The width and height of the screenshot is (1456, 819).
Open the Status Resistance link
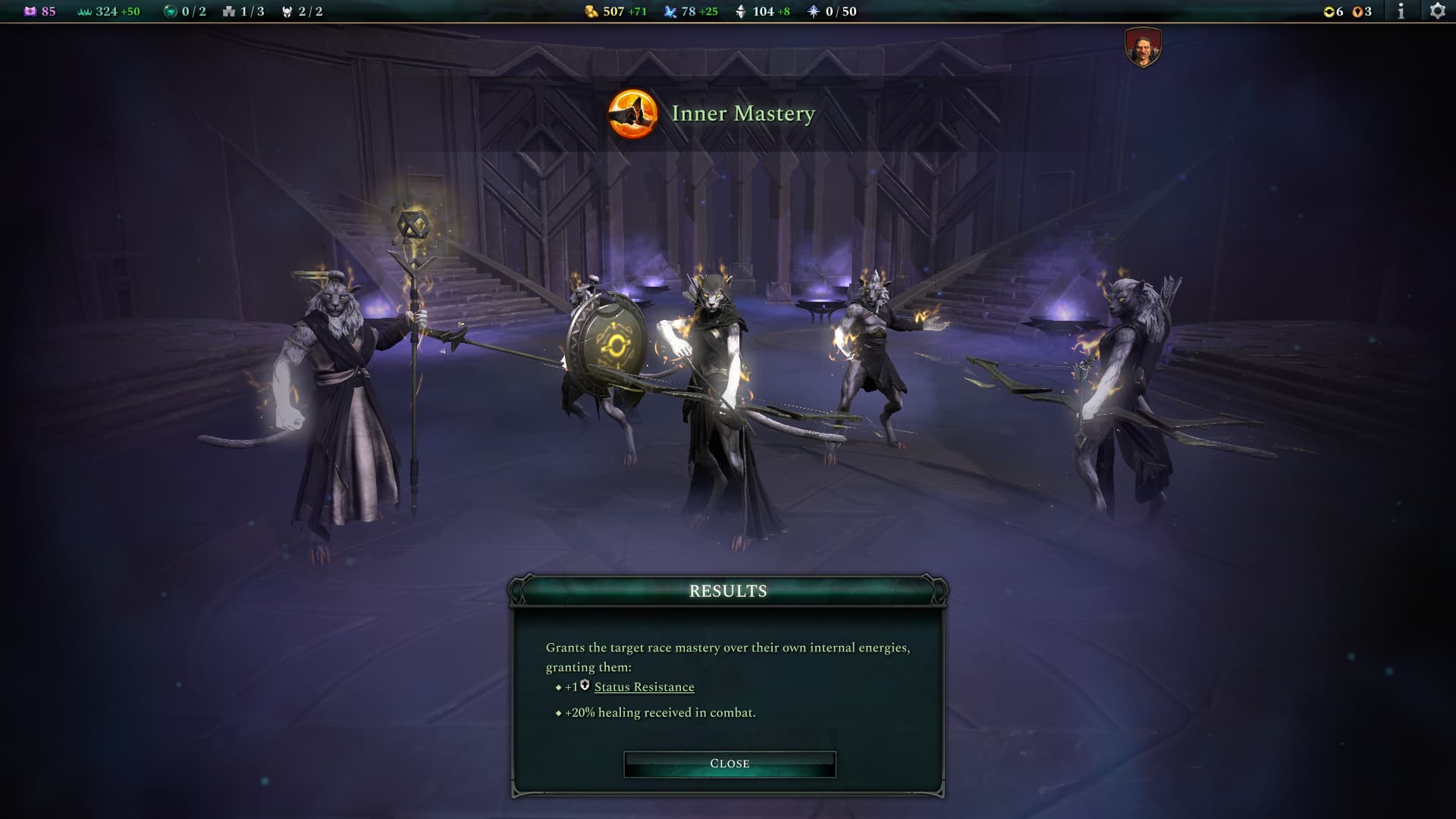[x=644, y=687]
